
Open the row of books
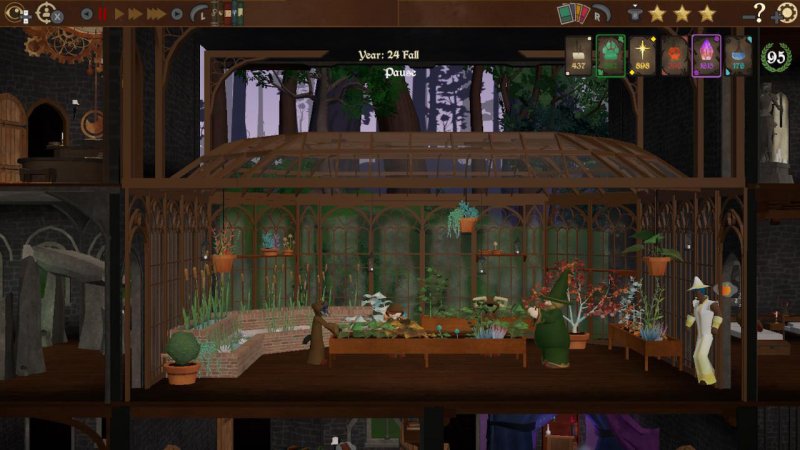click(x=229, y=14)
